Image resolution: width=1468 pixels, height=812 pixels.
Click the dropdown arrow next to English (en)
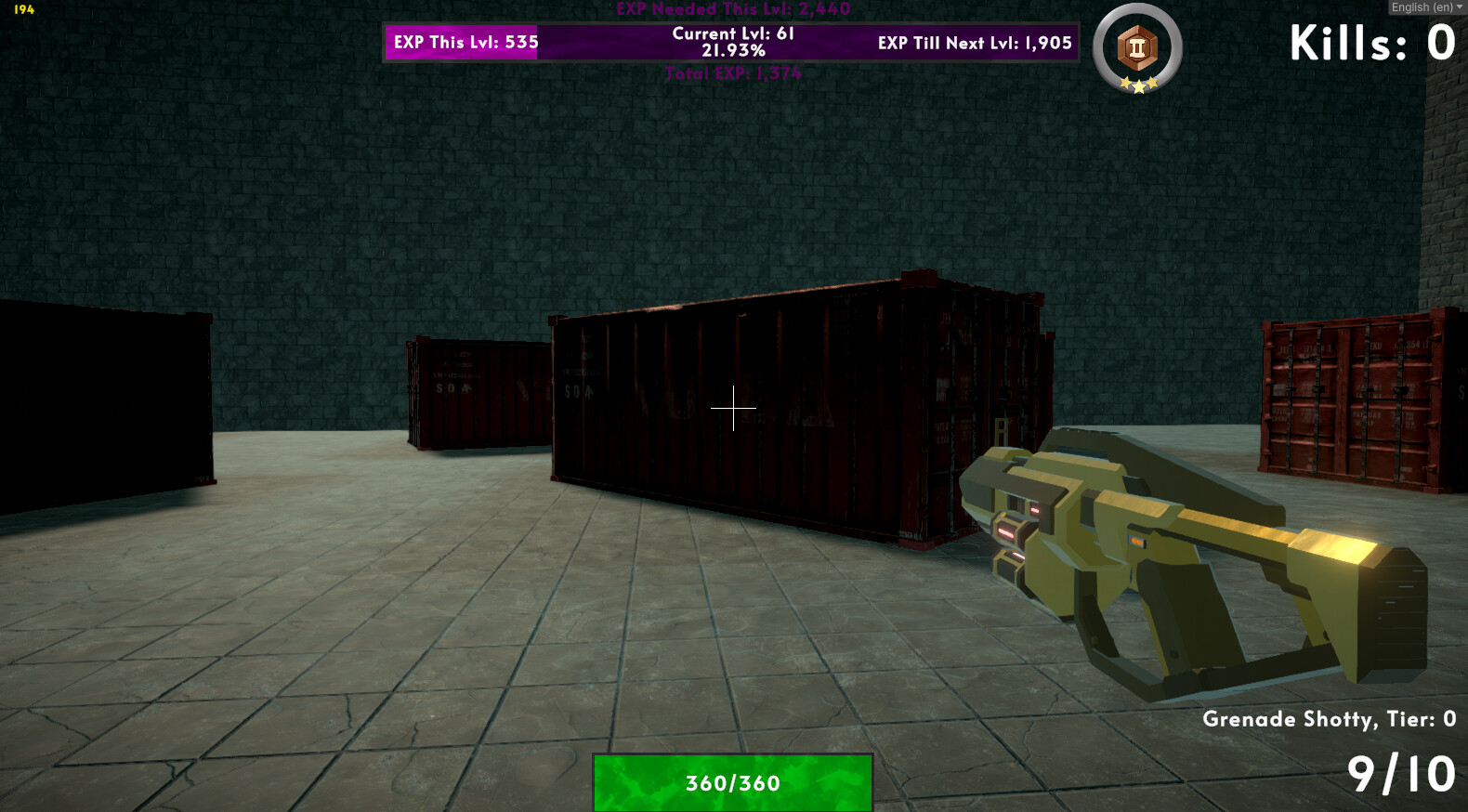pyautogui.click(x=1458, y=7)
